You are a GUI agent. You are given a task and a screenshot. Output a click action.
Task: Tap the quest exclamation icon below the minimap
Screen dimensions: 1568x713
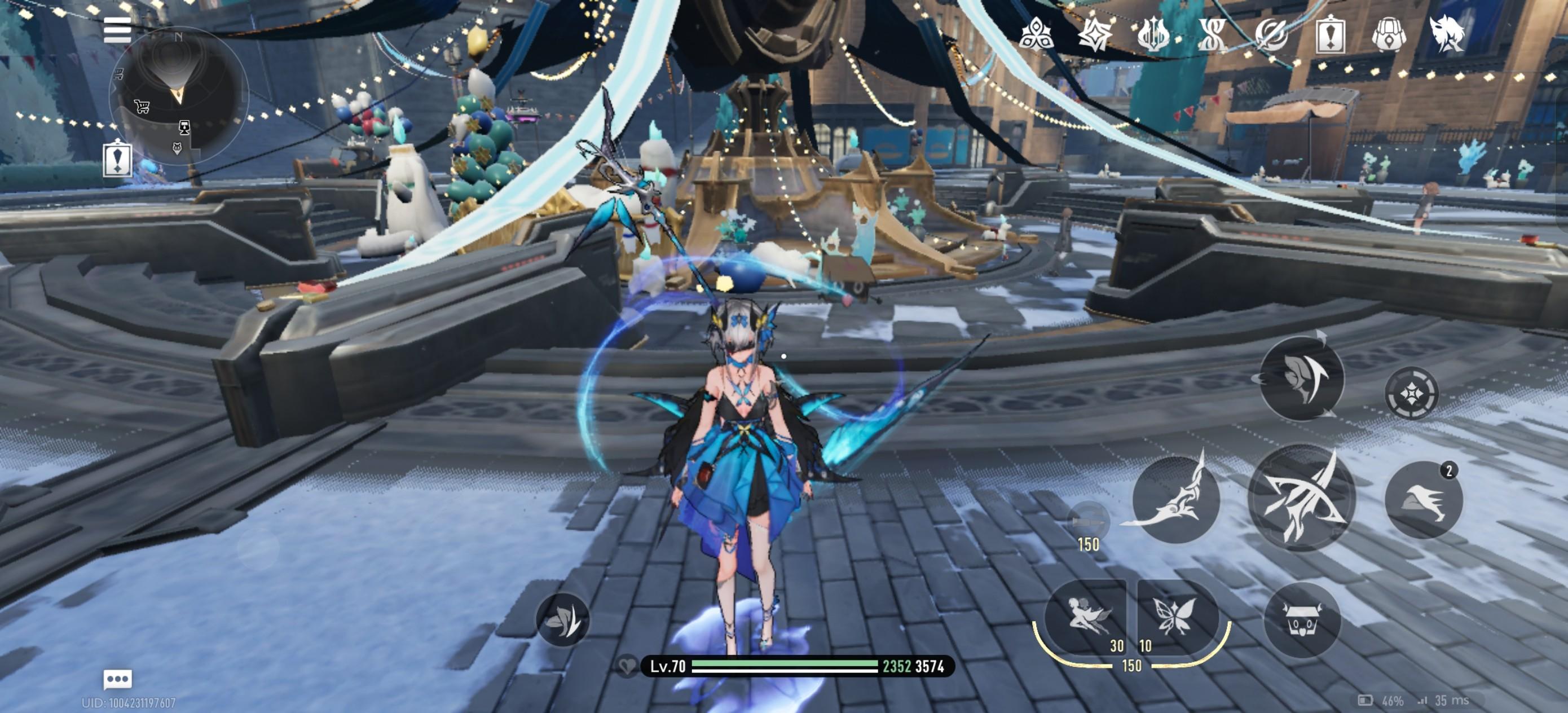point(117,159)
